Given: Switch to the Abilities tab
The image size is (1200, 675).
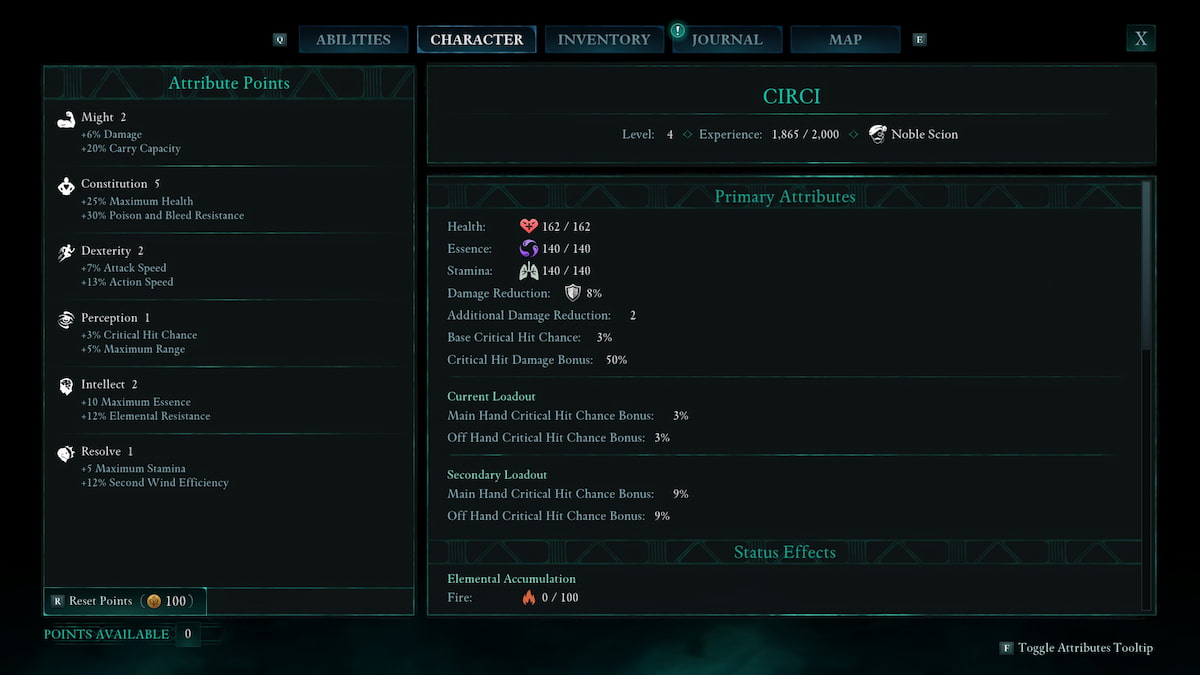Looking at the screenshot, I should point(353,40).
